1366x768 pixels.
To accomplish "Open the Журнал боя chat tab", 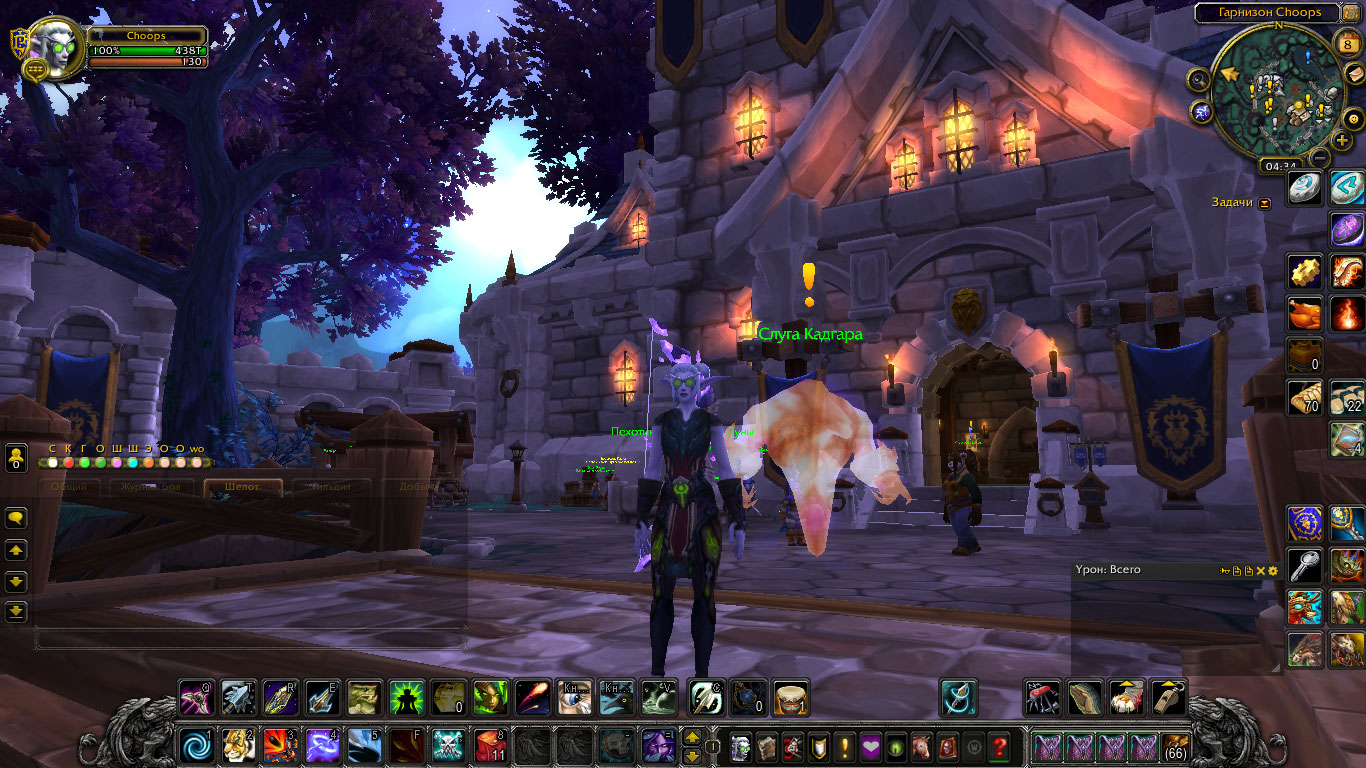I will click(146, 487).
